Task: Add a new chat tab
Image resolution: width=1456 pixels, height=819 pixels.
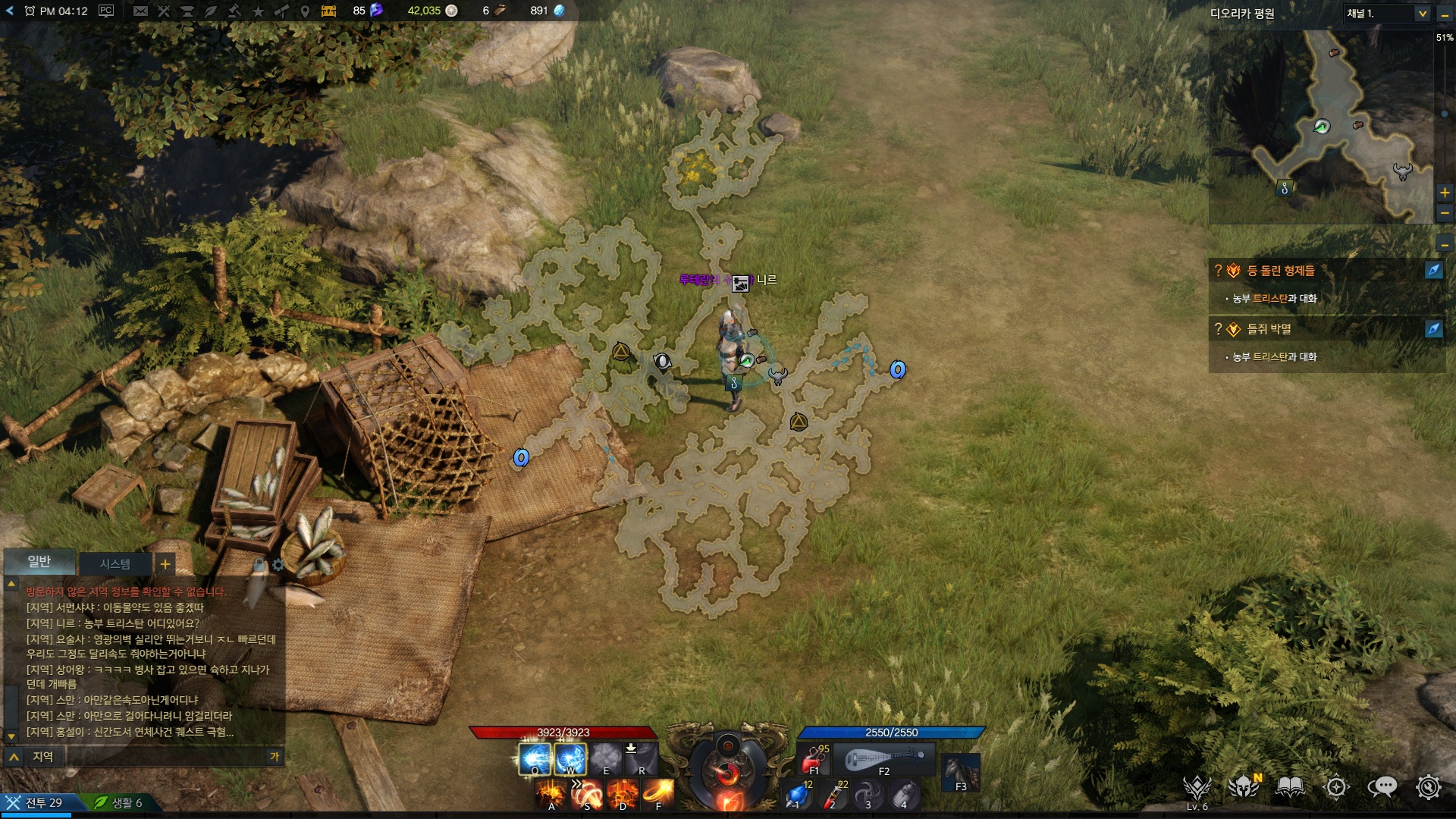Action: [165, 563]
